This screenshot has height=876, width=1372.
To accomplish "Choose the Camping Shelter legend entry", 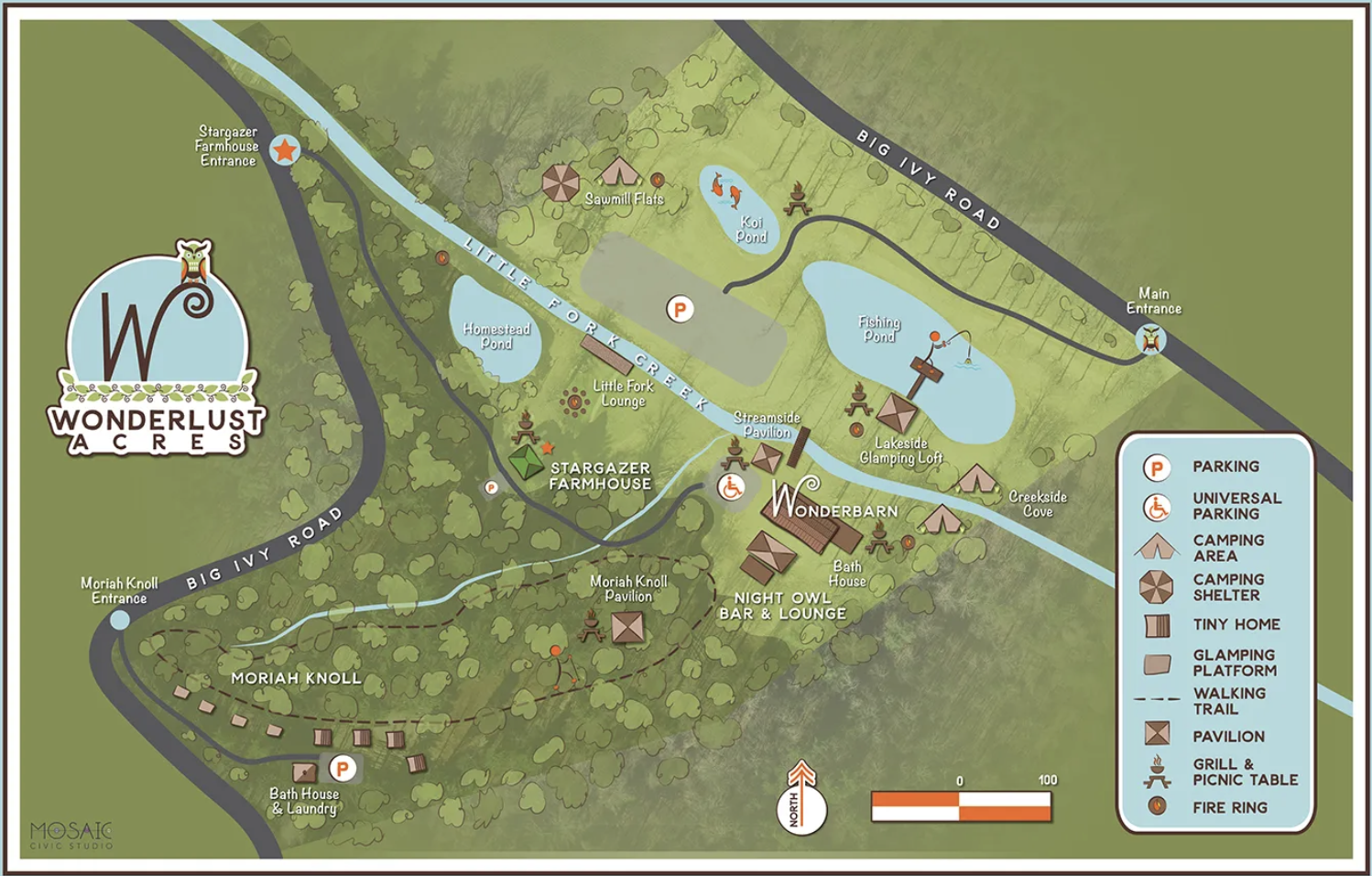I will point(1227,587).
